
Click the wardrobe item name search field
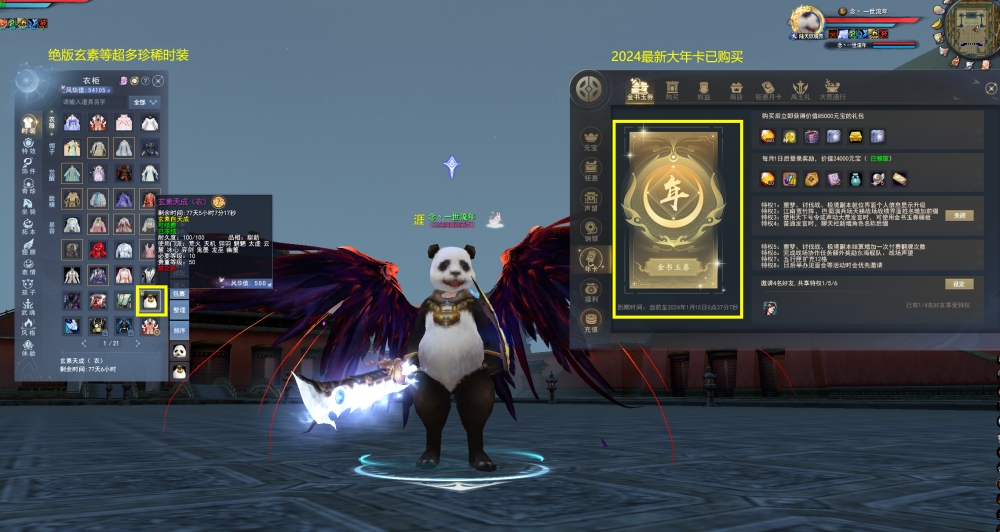coord(94,102)
